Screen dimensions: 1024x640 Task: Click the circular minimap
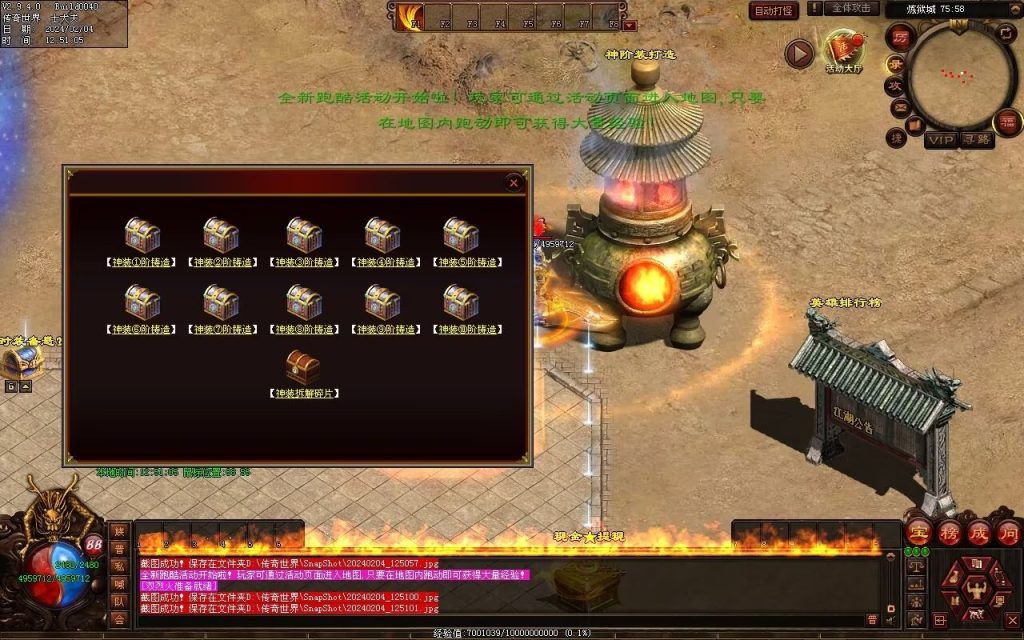pyautogui.click(x=962, y=75)
